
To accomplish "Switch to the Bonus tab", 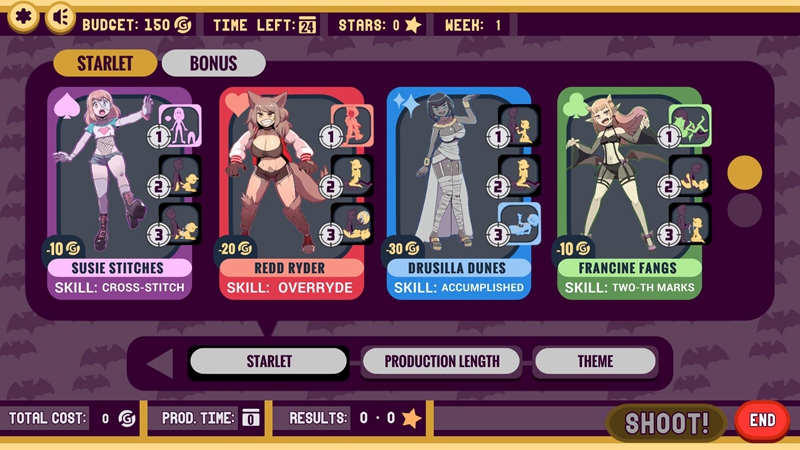I will point(213,63).
